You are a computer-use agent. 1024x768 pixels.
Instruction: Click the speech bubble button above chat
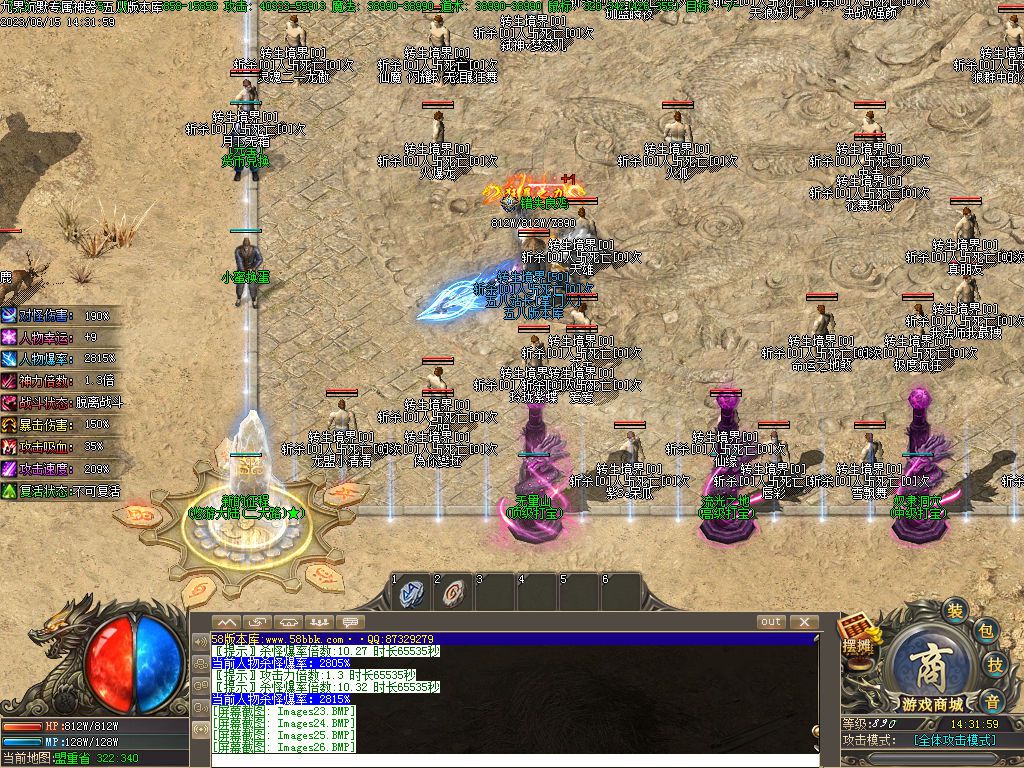[x=351, y=622]
